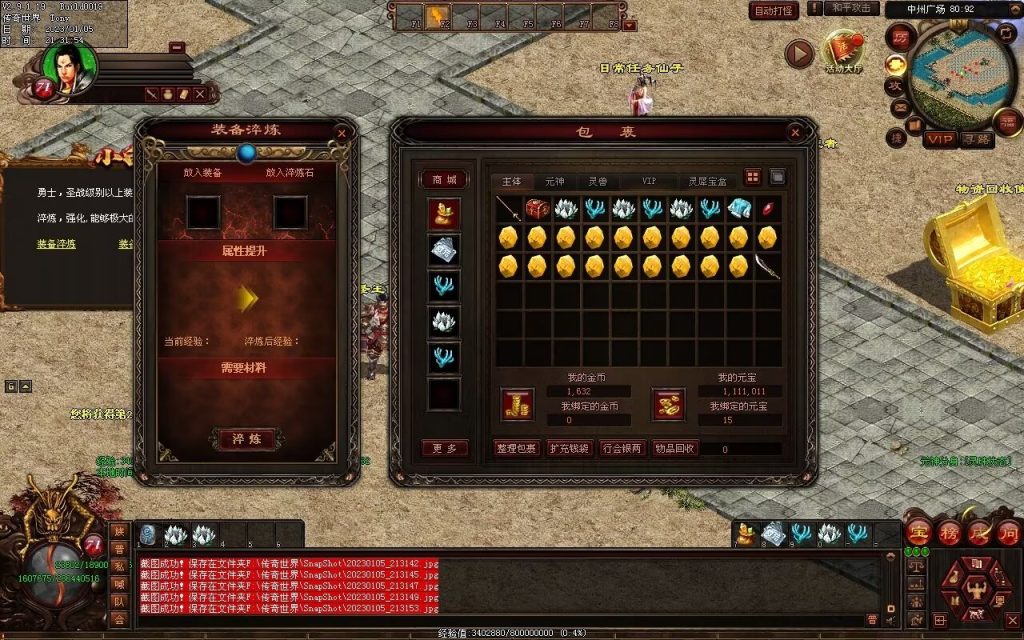Viewport: 1024px width, 640px height.
Task: Open 物品回收 item recycling
Action: [675, 448]
